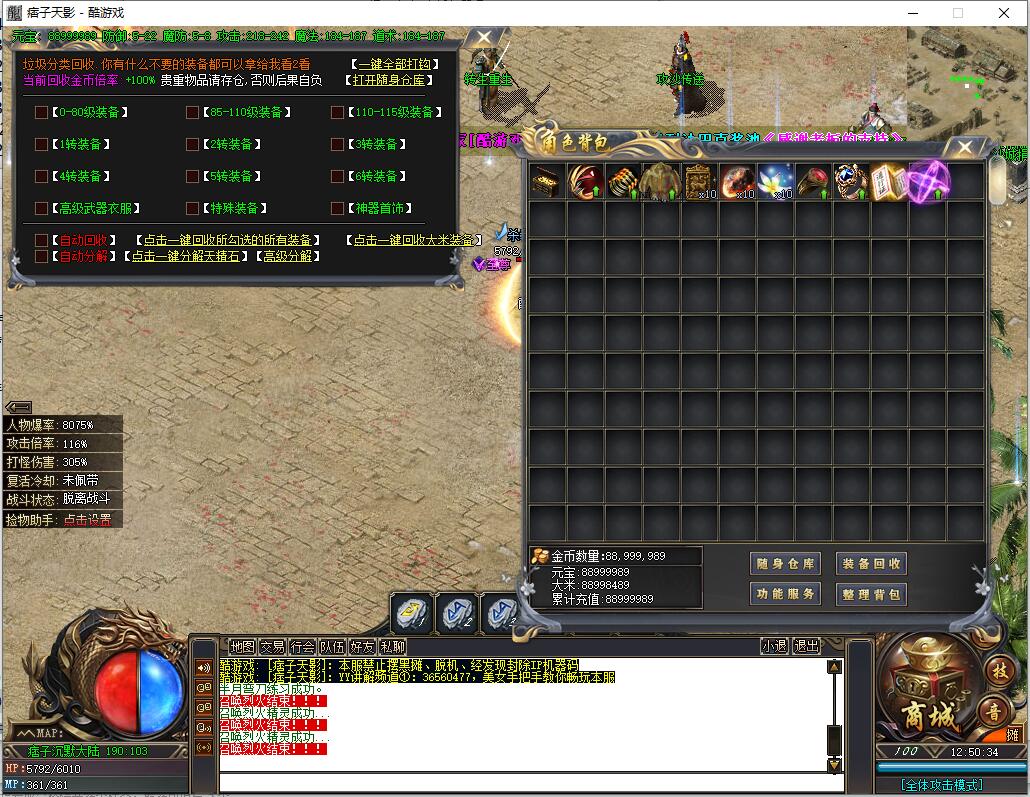The width and height of the screenshot is (1030, 797).
Task: Open the 随身仓库 button in the bag
Action: click(784, 564)
